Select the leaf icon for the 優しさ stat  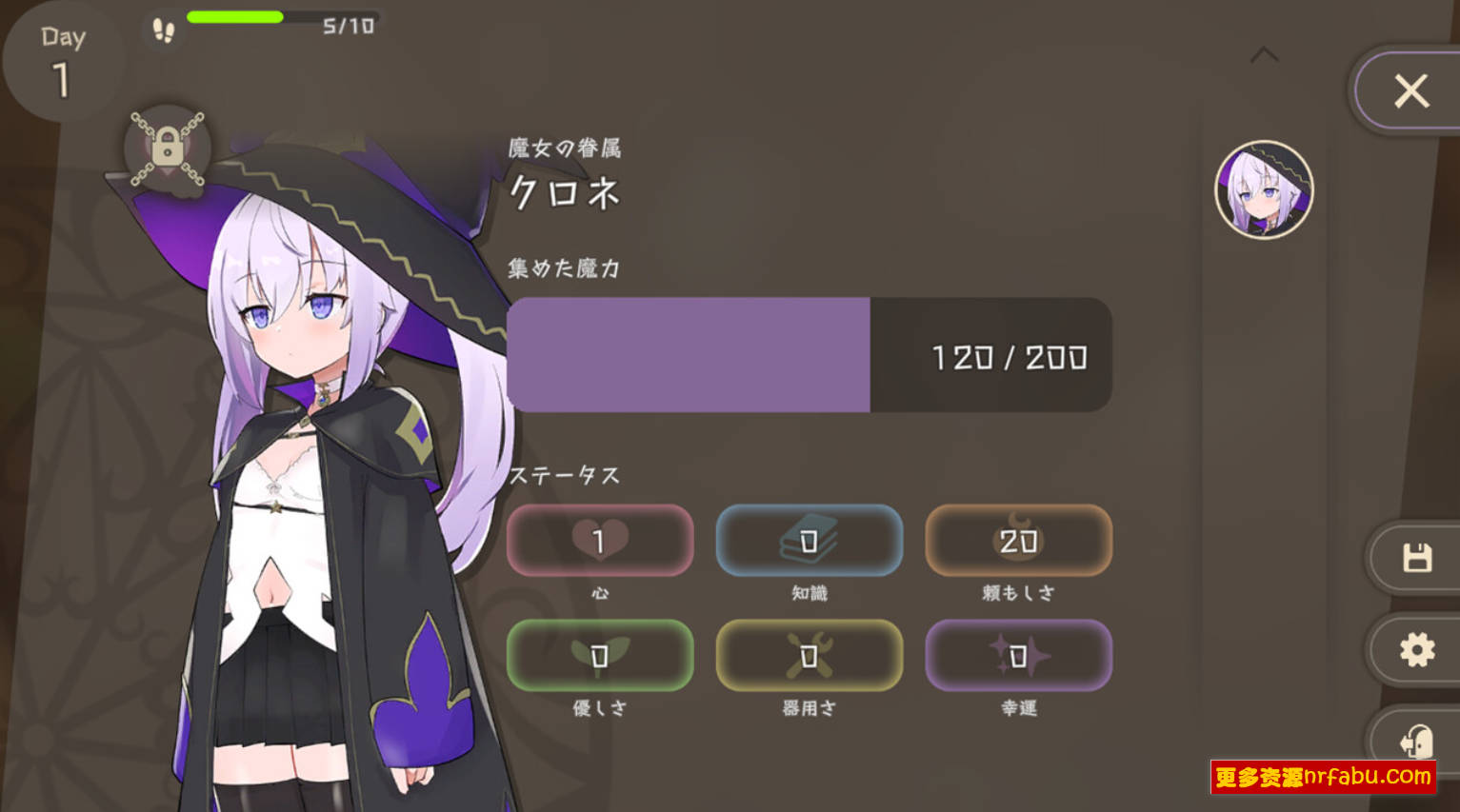[601, 655]
